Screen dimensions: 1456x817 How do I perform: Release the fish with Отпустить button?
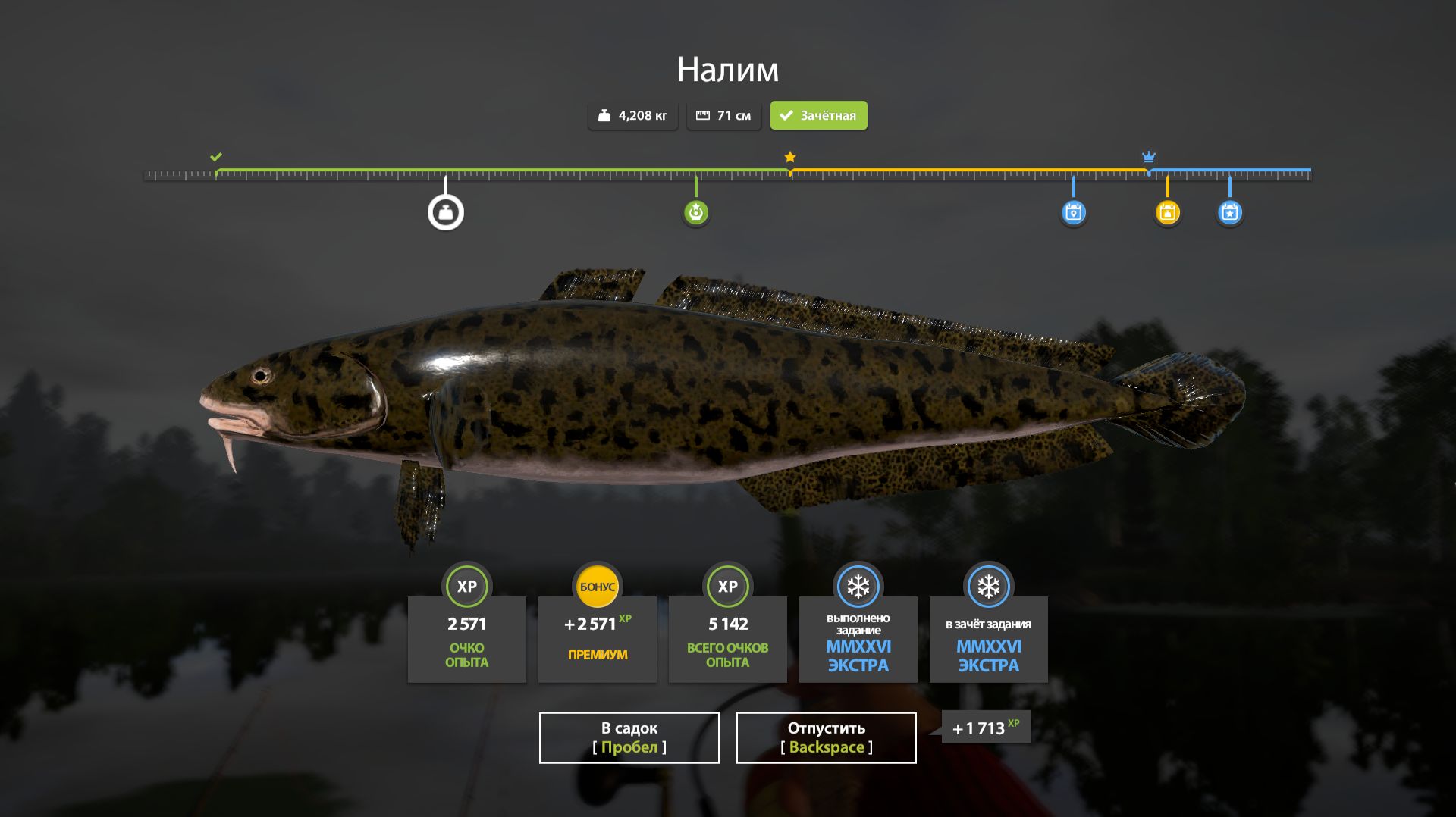[826, 737]
